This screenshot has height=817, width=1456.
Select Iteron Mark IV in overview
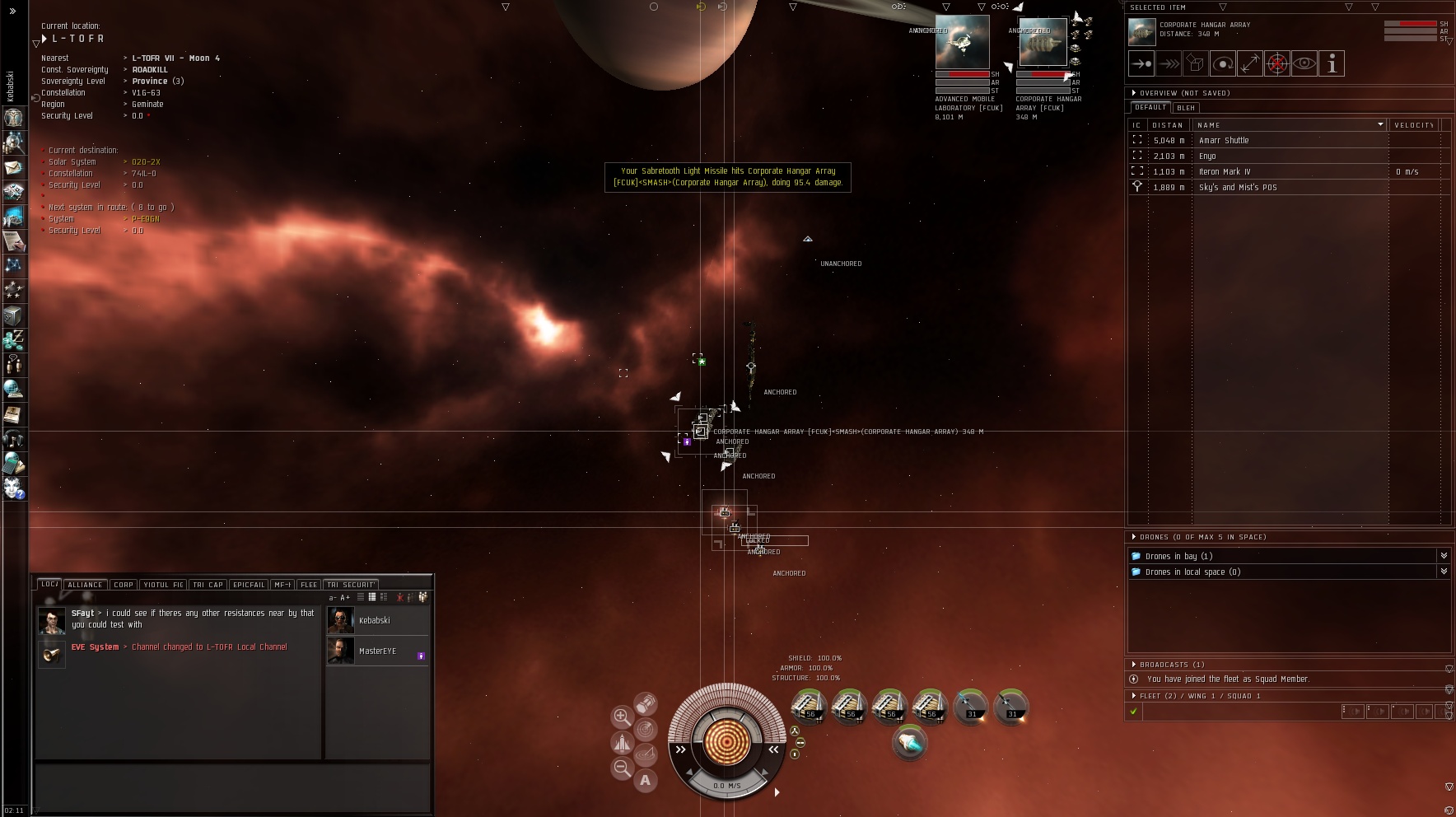(x=1225, y=172)
